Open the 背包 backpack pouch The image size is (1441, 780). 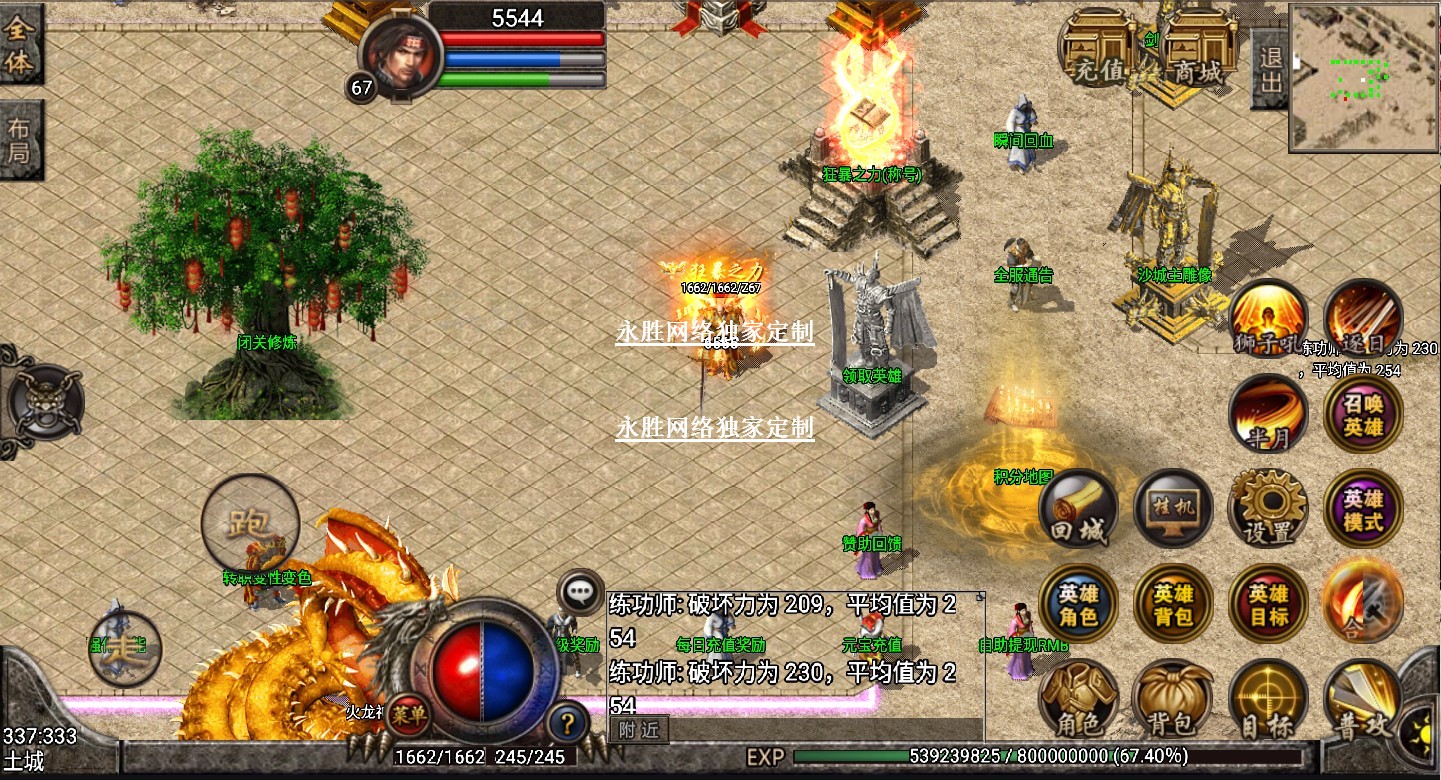click(1174, 698)
